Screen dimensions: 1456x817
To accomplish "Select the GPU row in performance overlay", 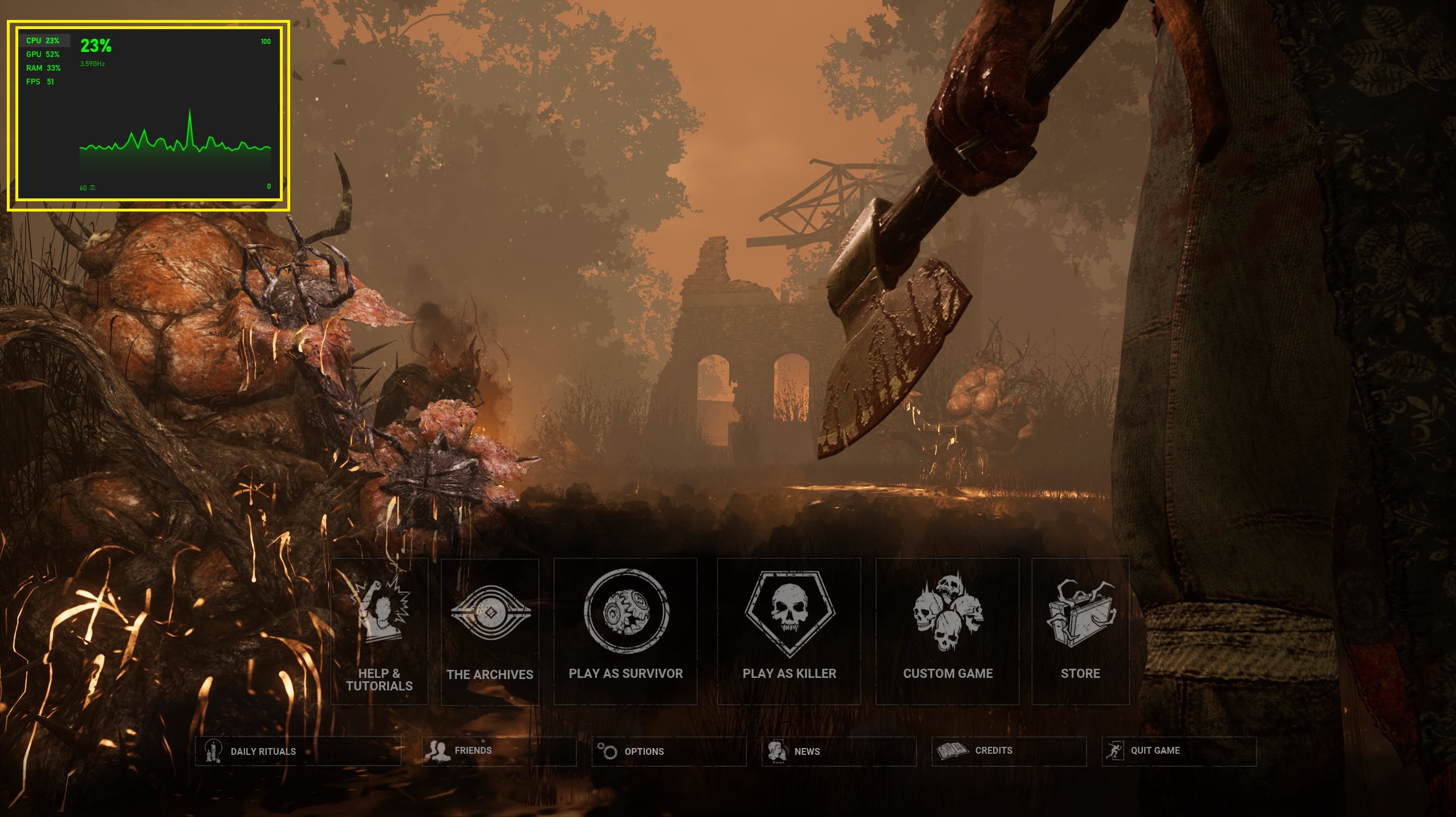I will [x=43, y=54].
